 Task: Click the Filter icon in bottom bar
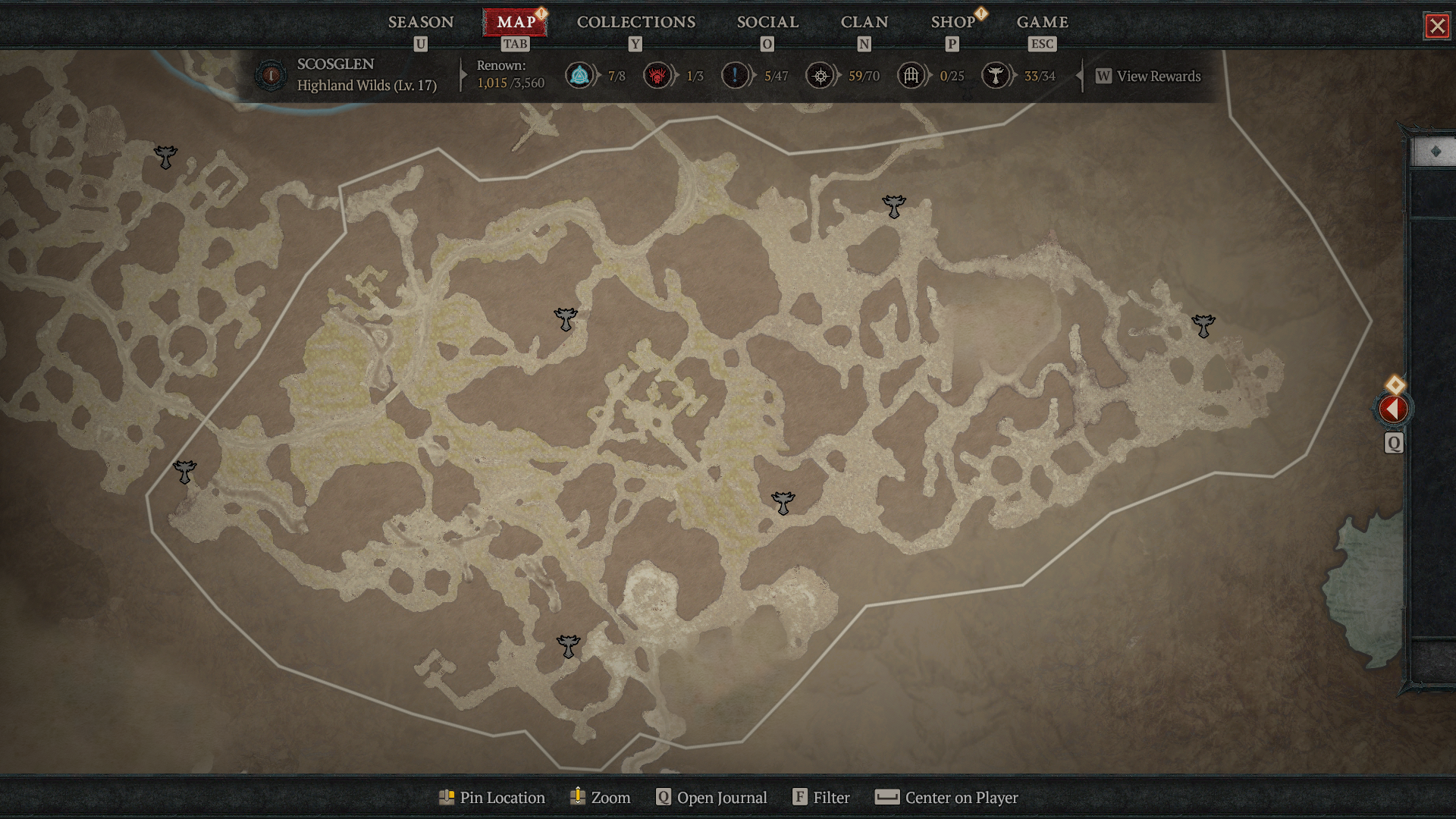coord(800,798)
